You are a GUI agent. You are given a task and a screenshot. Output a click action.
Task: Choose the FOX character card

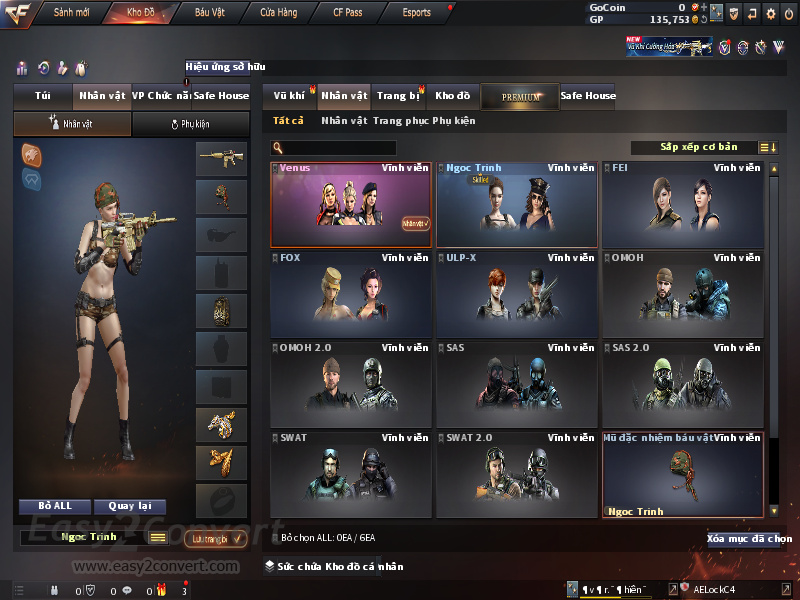tap(351, 294)
